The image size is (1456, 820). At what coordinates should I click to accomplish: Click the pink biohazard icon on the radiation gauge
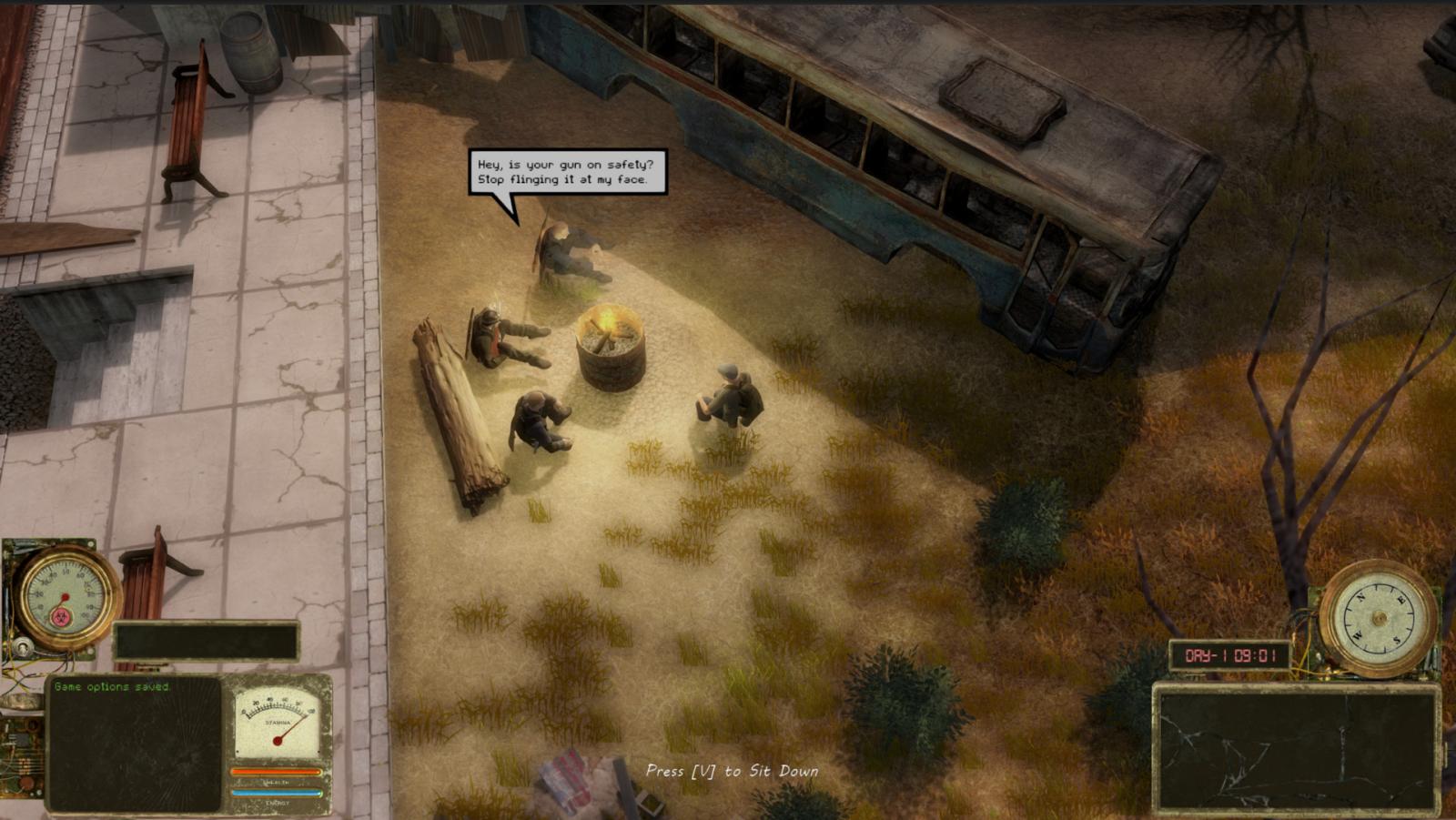[63, 615]
